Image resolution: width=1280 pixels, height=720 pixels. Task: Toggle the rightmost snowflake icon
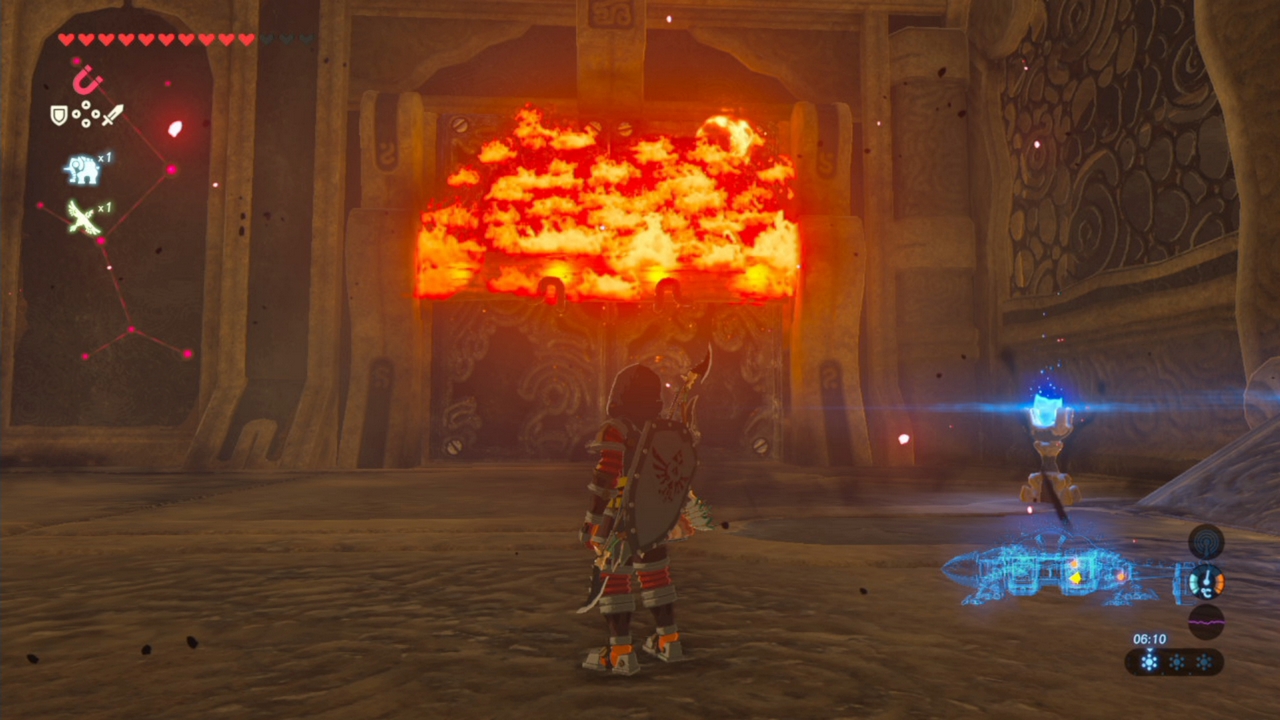pos(1204,661)
